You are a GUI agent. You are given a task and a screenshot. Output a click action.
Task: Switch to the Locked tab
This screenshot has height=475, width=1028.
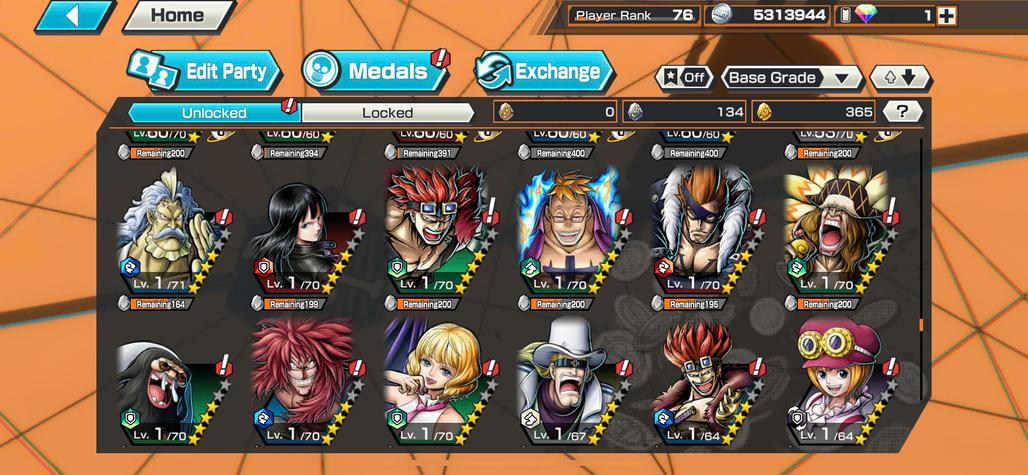[x=387, y=112]
